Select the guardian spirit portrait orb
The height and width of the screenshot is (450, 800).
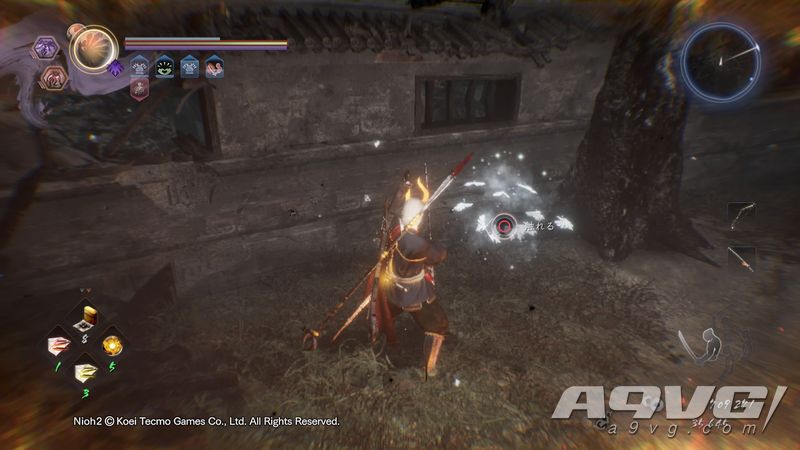(x=93, y=48)
